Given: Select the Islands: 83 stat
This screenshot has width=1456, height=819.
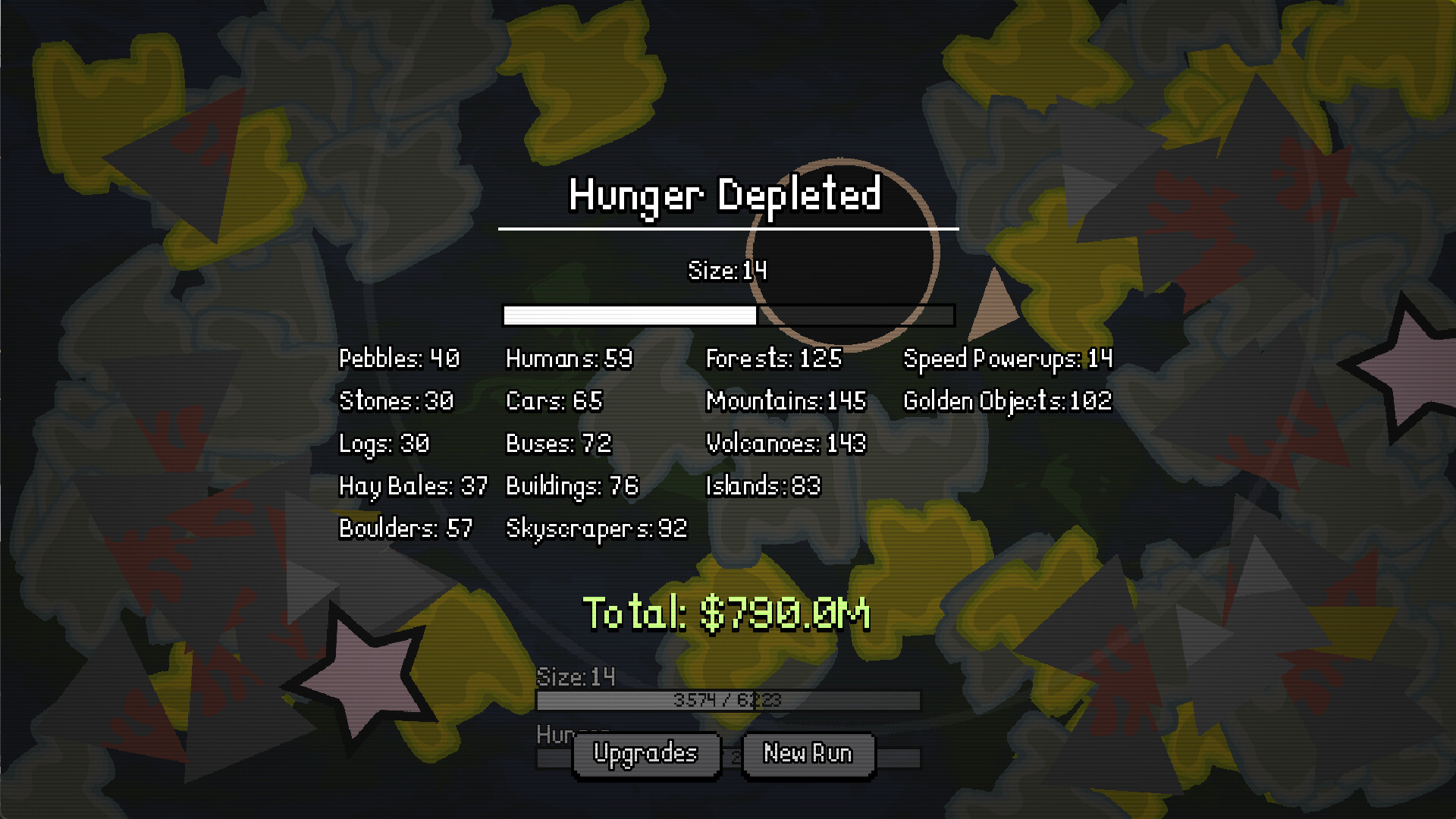Looking at the screenshot, I should [x=761, y=486].
